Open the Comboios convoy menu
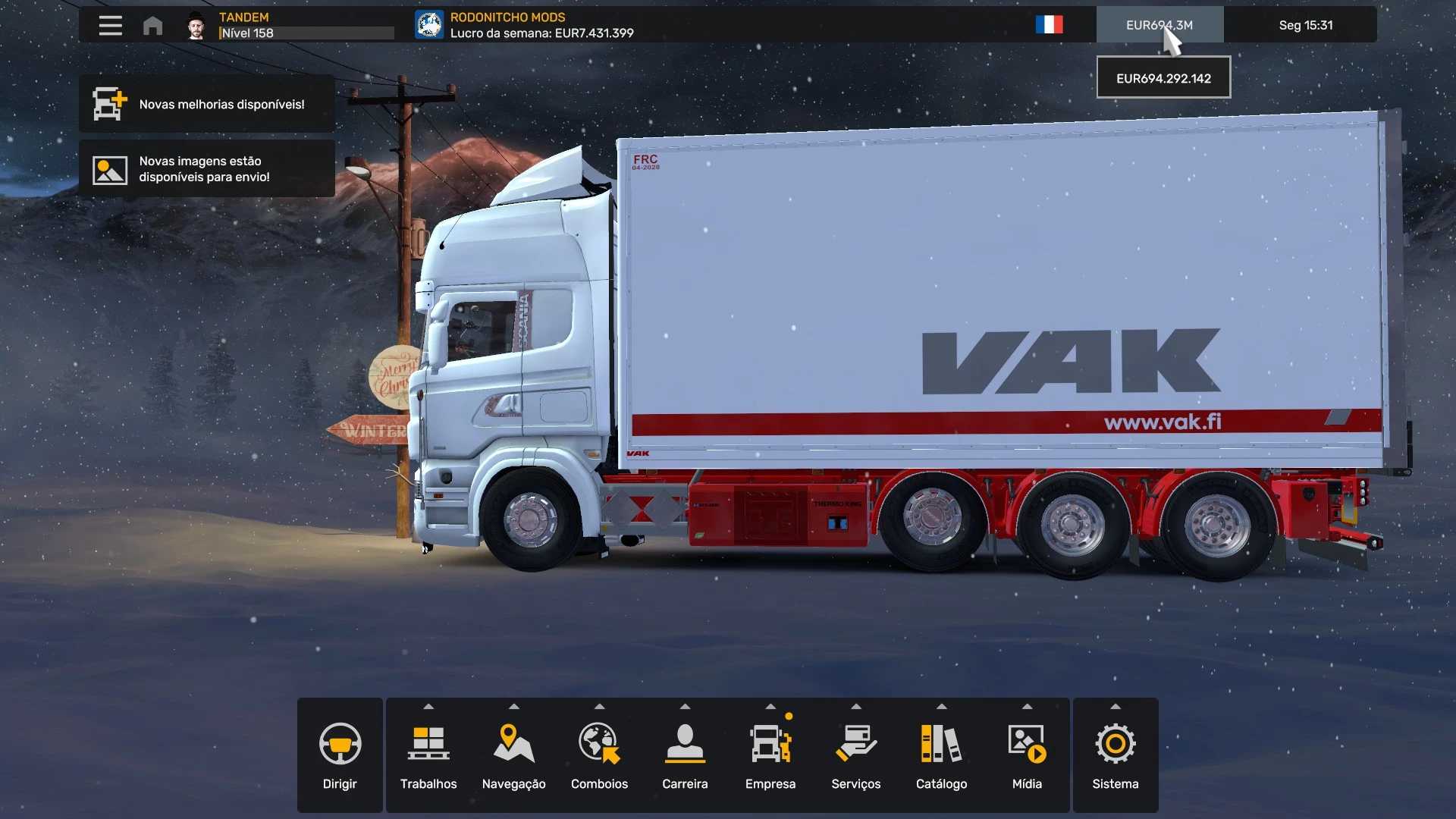Image resolution: width=1456 pixels, height=819 pixels. [x=599, y=755]
